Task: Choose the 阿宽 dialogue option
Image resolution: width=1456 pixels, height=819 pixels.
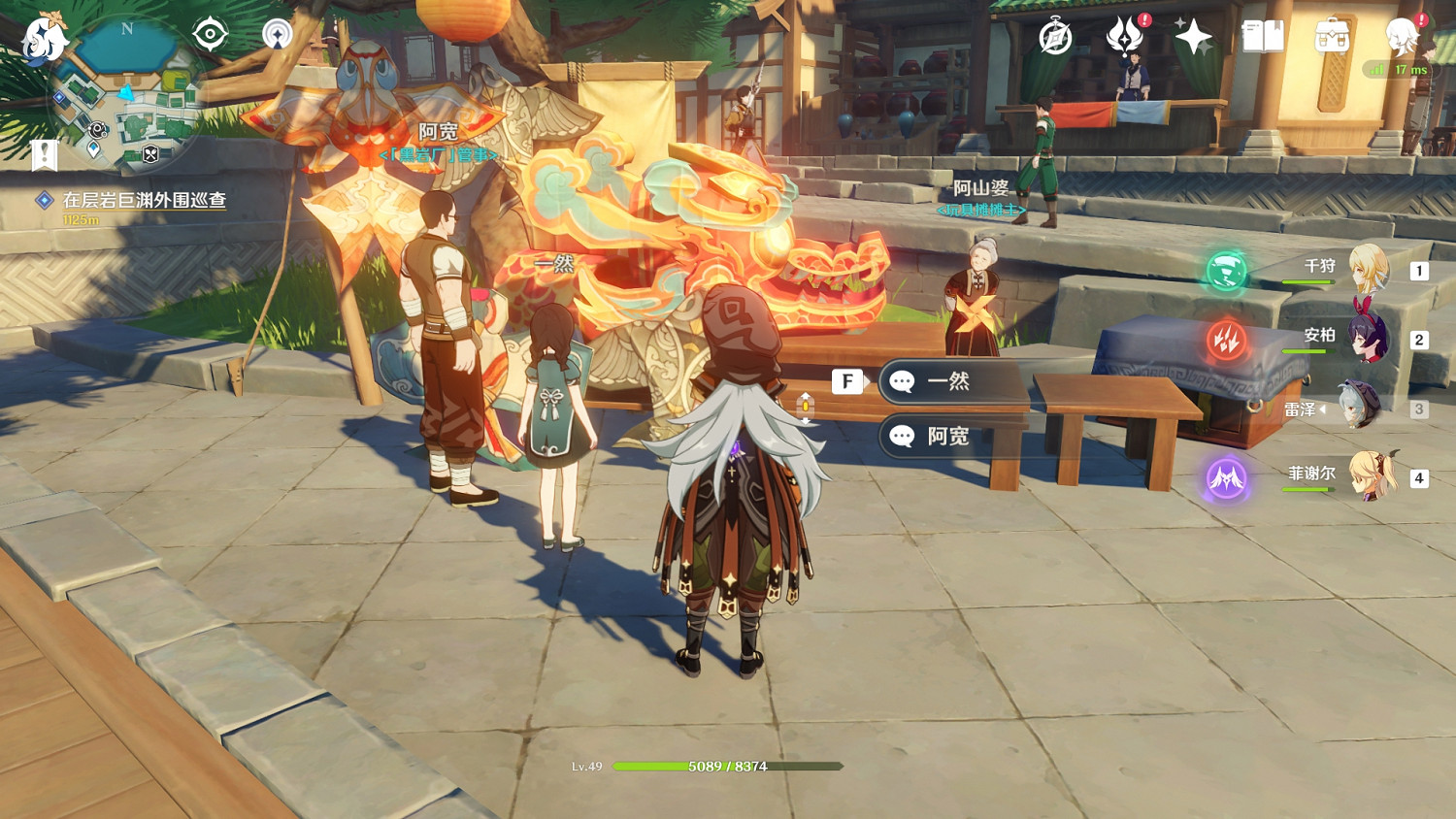Action: coord(951,437)
